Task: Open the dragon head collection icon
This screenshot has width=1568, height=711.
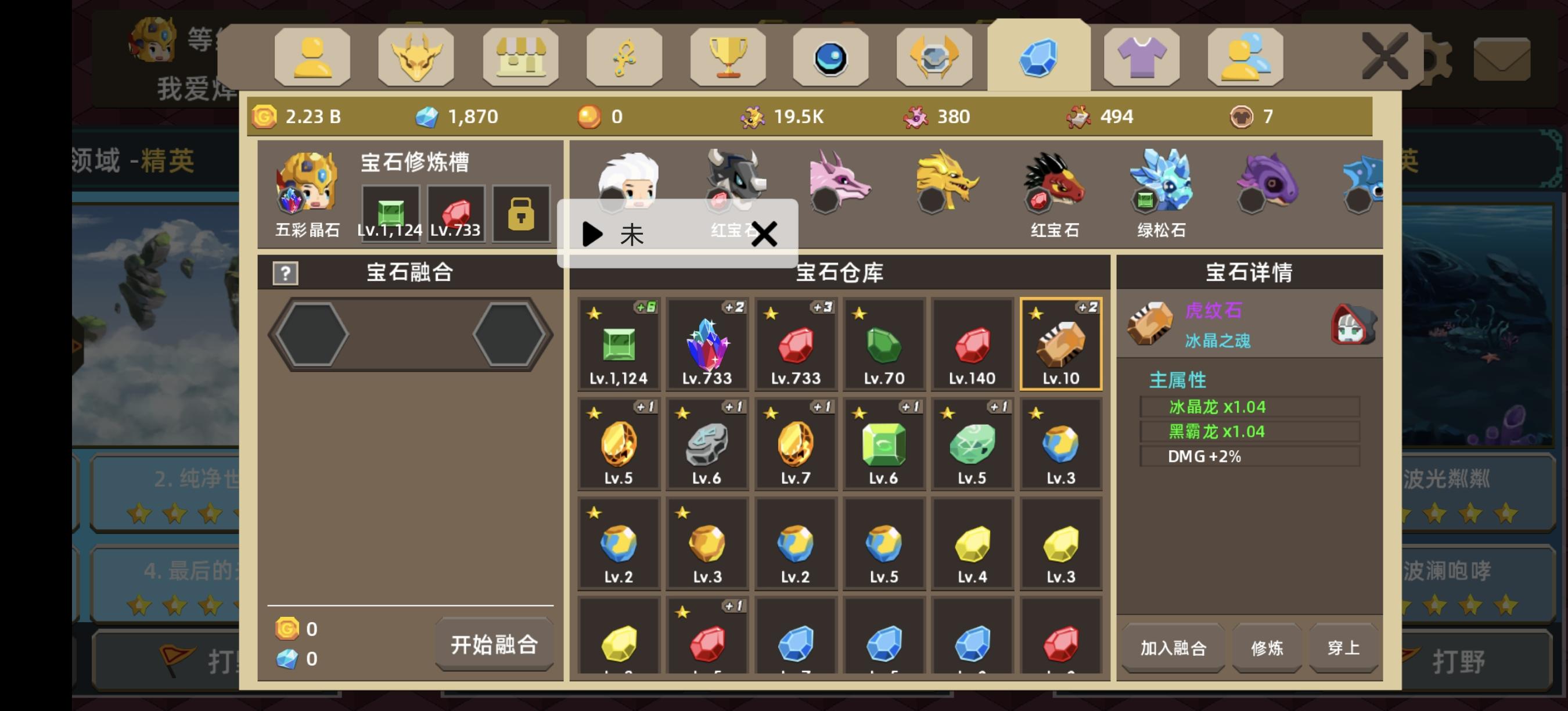Action: (417, 56)
